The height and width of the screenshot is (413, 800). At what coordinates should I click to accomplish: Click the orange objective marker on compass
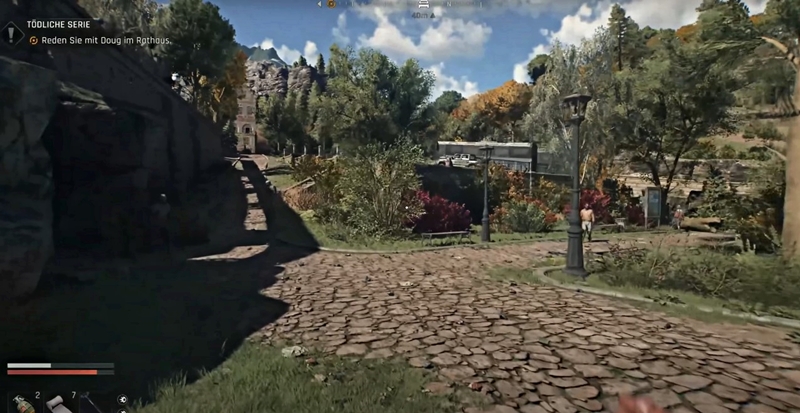(331, 4)
